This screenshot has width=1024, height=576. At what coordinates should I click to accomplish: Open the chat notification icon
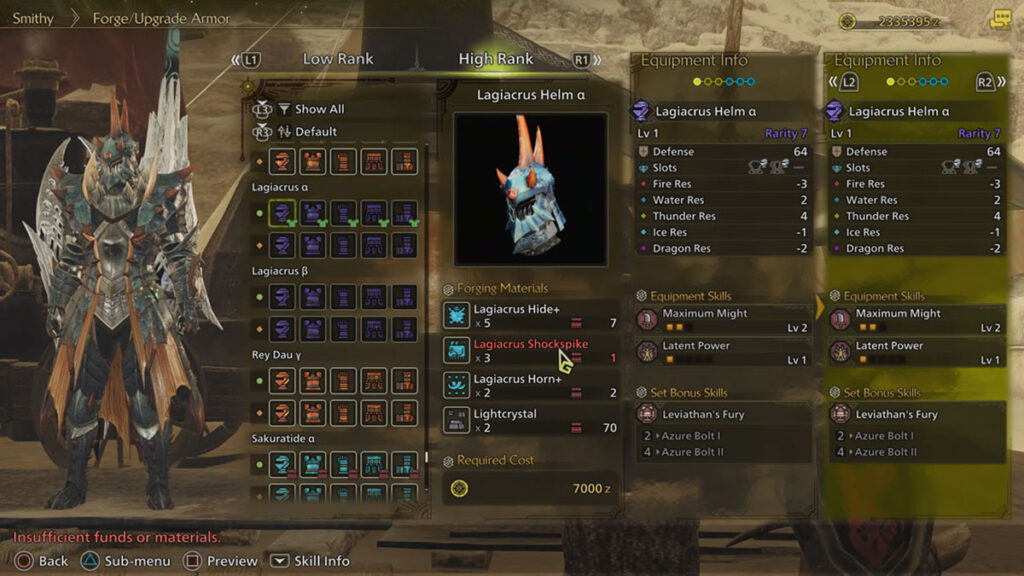tap(1000, 20)
